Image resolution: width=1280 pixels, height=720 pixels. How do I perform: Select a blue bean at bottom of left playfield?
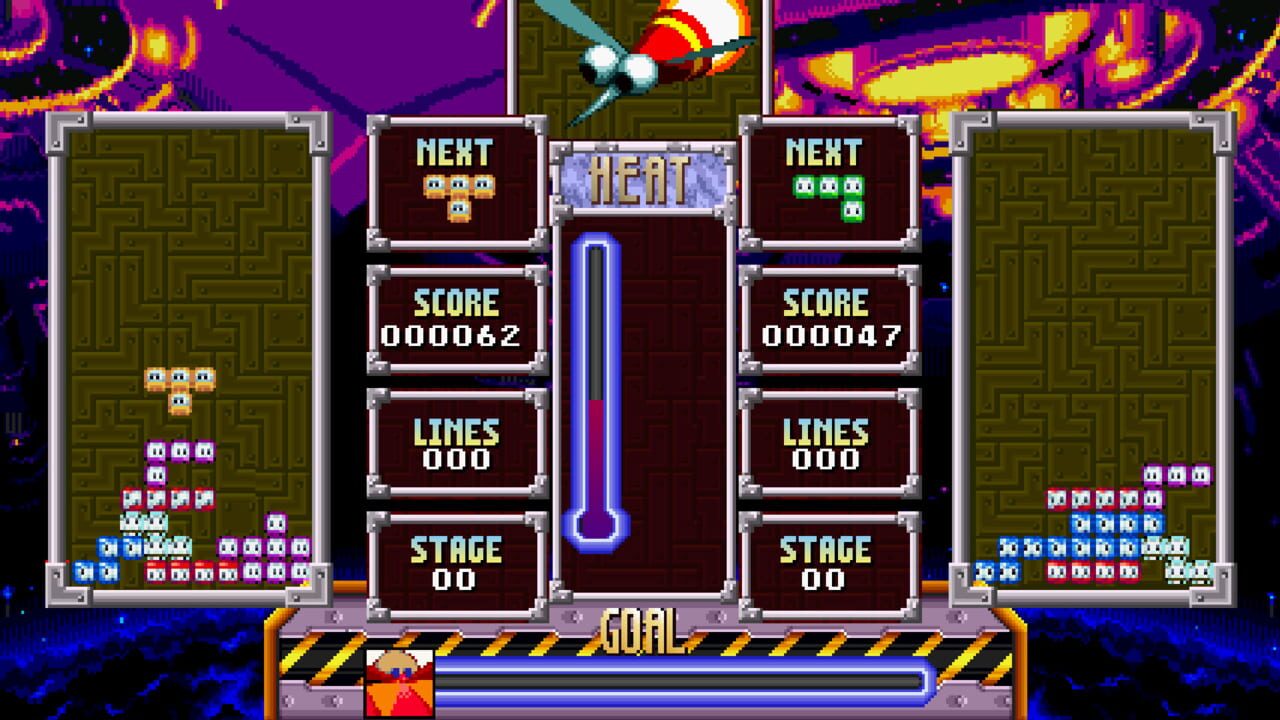(x=86, y=571)
